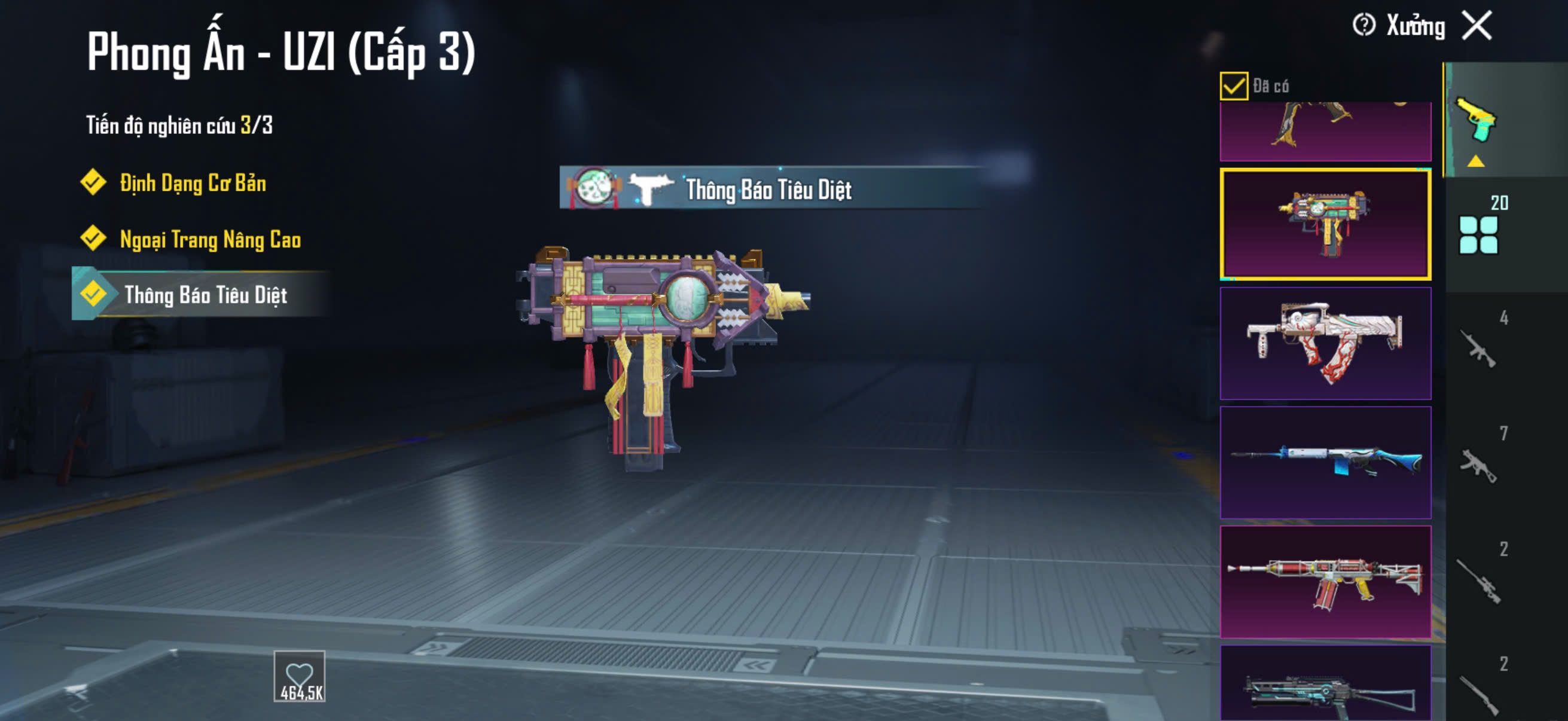1568x721 pixels.
Task: Toggle the Đã có owned filter checkbox
Action: click(1233, 85)
